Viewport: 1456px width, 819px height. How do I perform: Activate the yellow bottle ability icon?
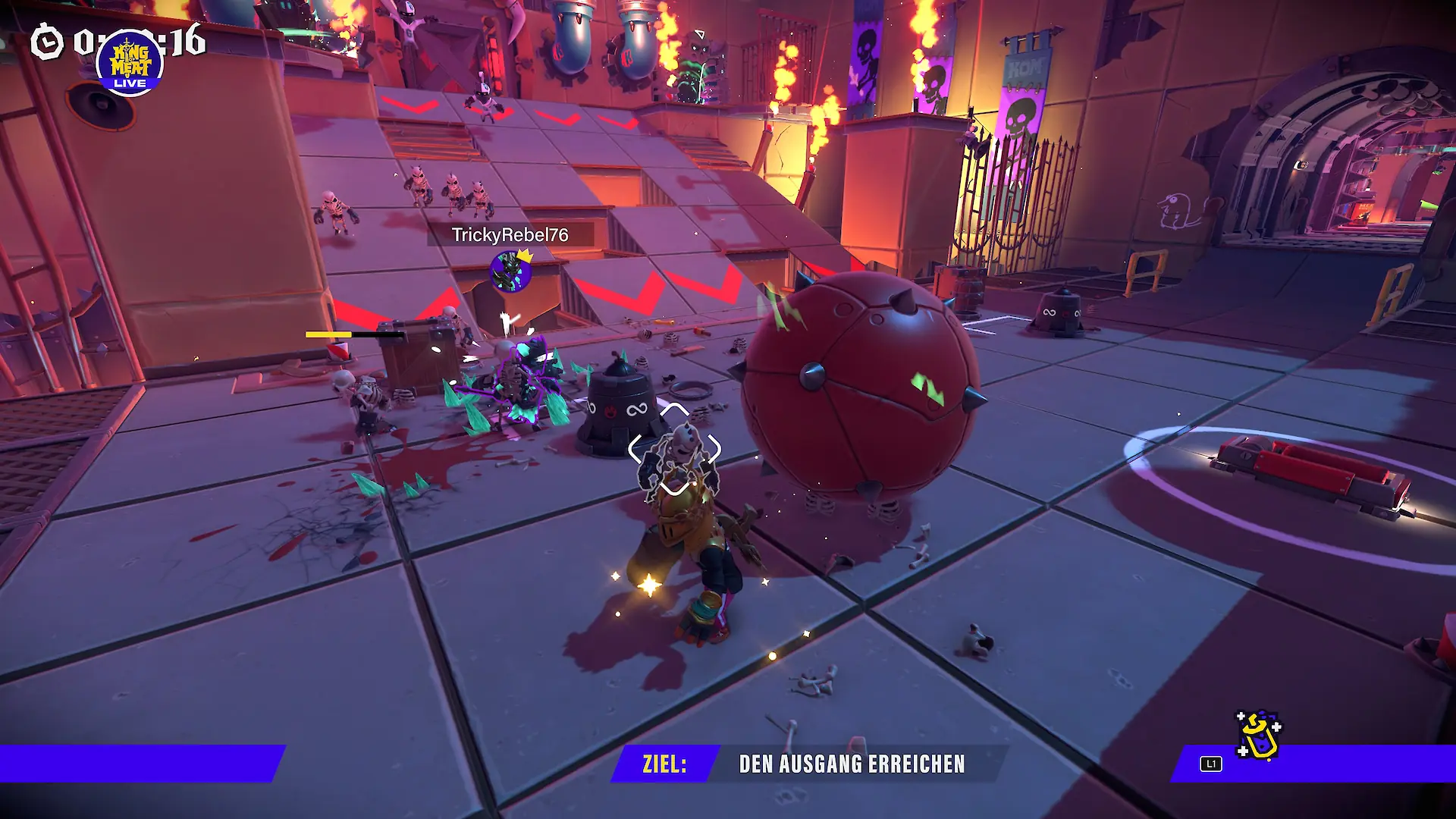pyautogui.click(x=1258, y=736)
